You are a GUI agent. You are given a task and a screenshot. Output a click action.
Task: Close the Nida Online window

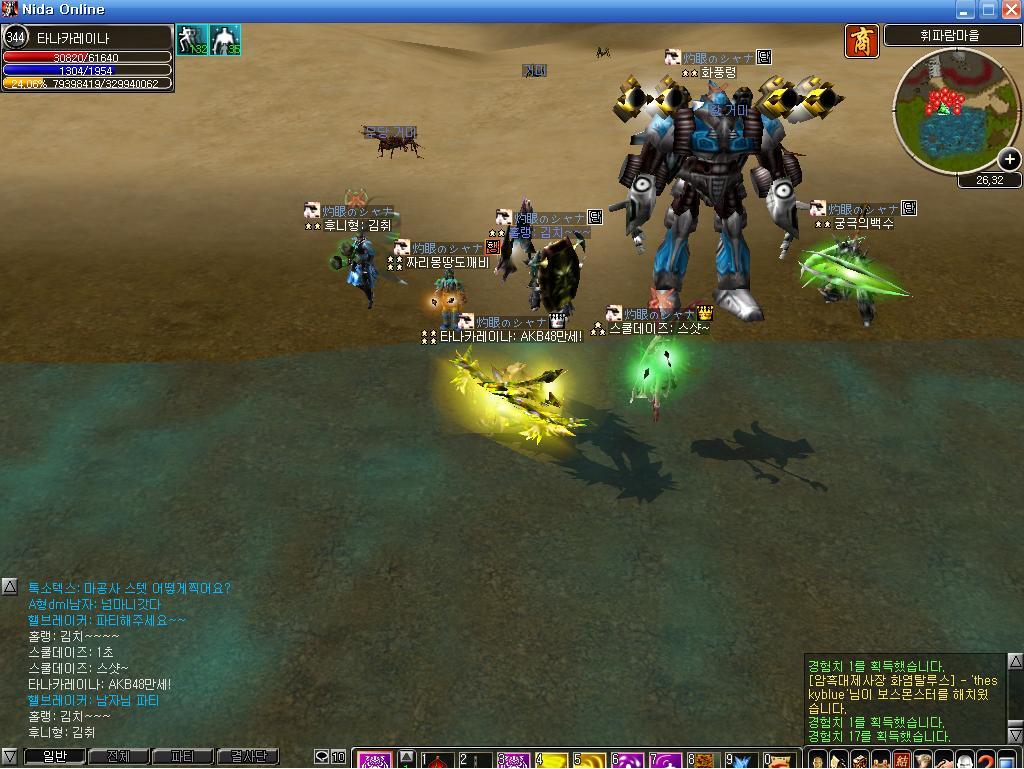tap(1010, 10)
